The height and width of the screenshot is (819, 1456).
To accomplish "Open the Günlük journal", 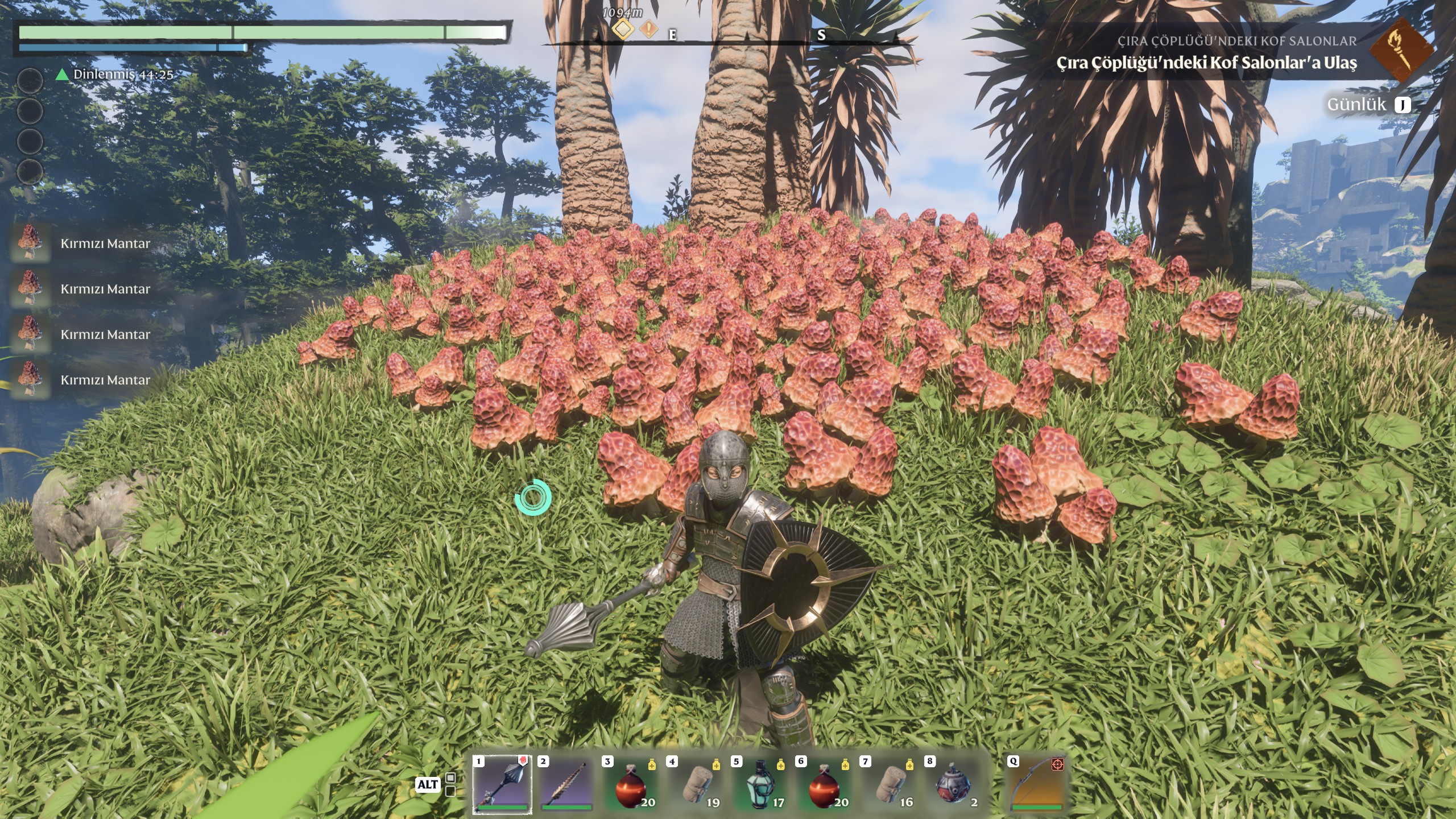I will (x=1368, y=105).
